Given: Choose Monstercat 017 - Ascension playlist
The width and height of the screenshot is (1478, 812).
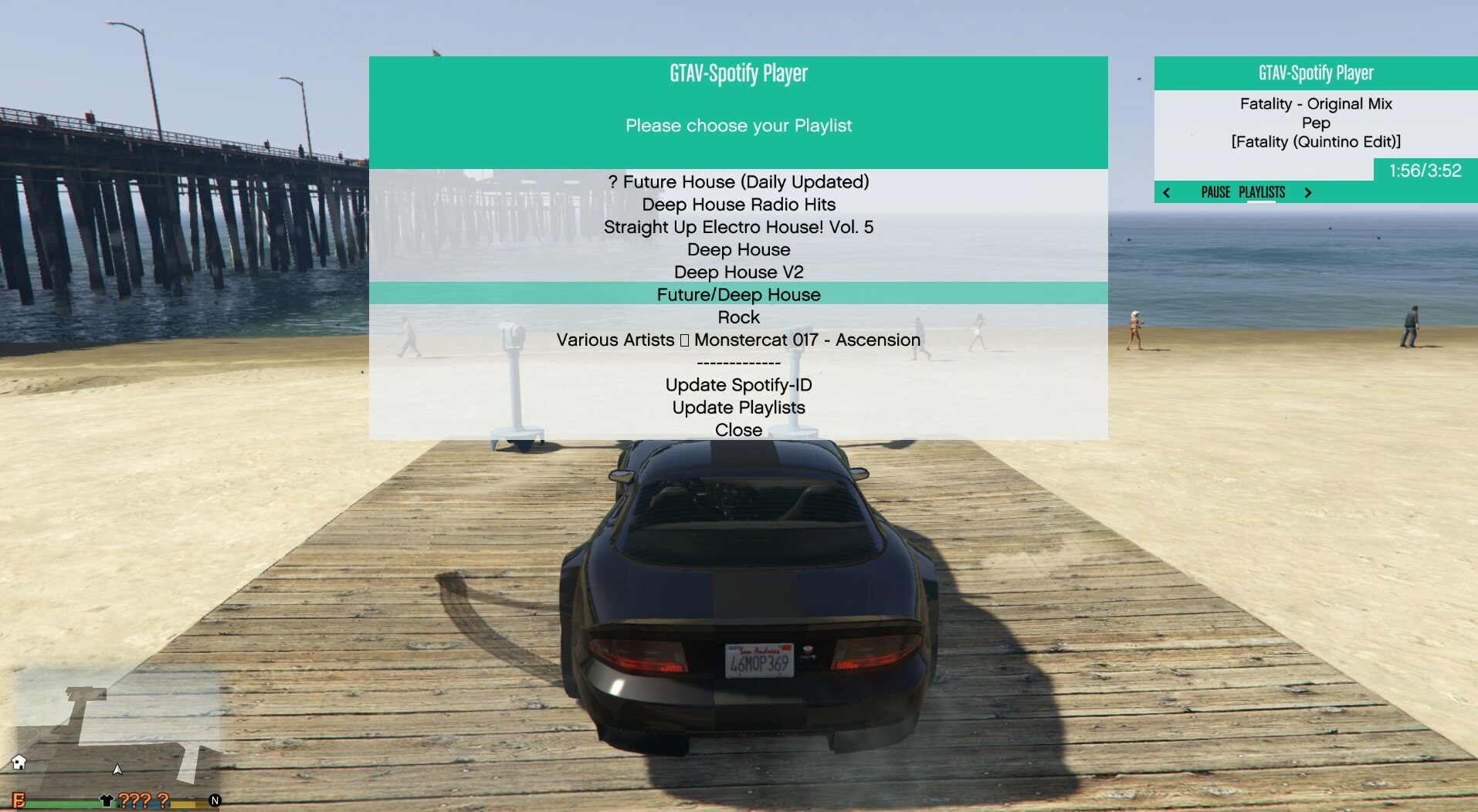Looking at the screenshot, I should 738,340.
